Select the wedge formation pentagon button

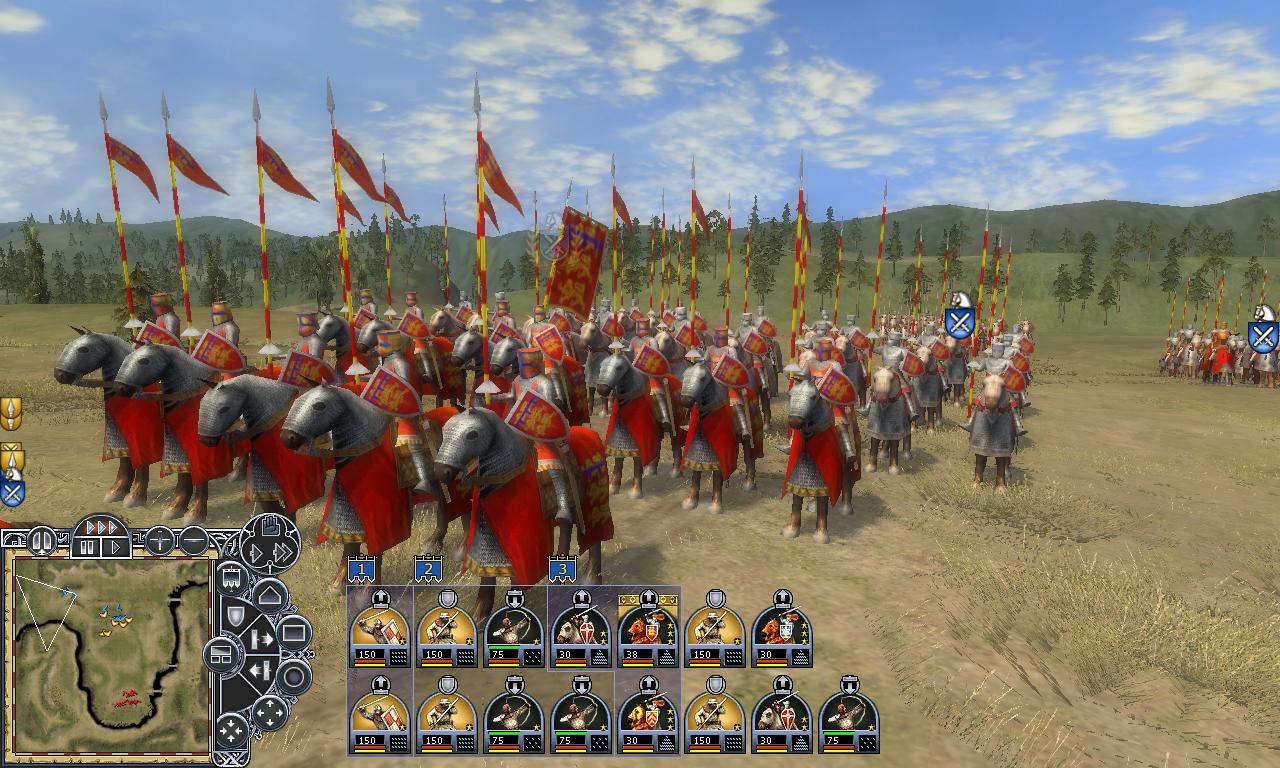coord(270,597)
